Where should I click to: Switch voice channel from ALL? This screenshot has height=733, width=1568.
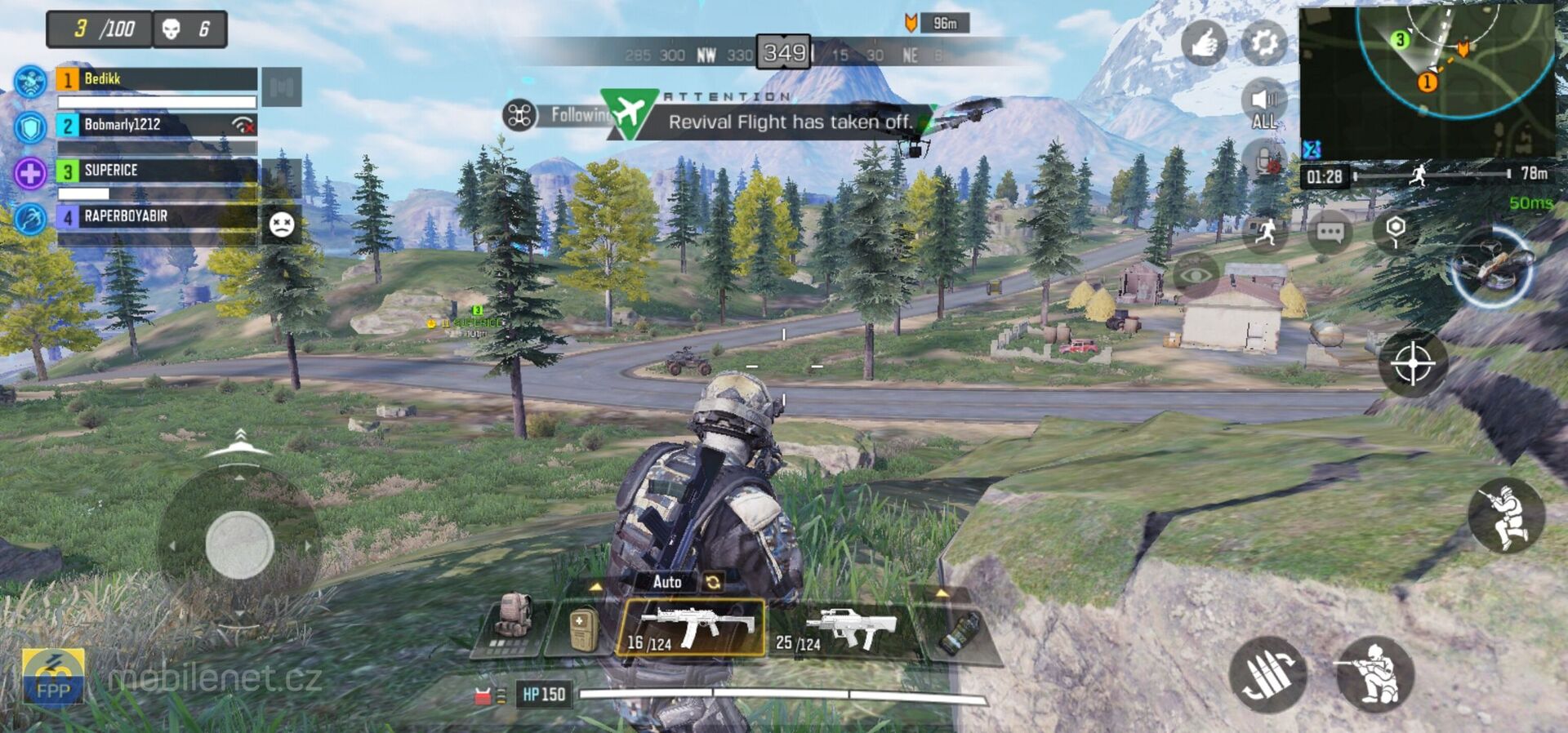tap(1263, 102)
